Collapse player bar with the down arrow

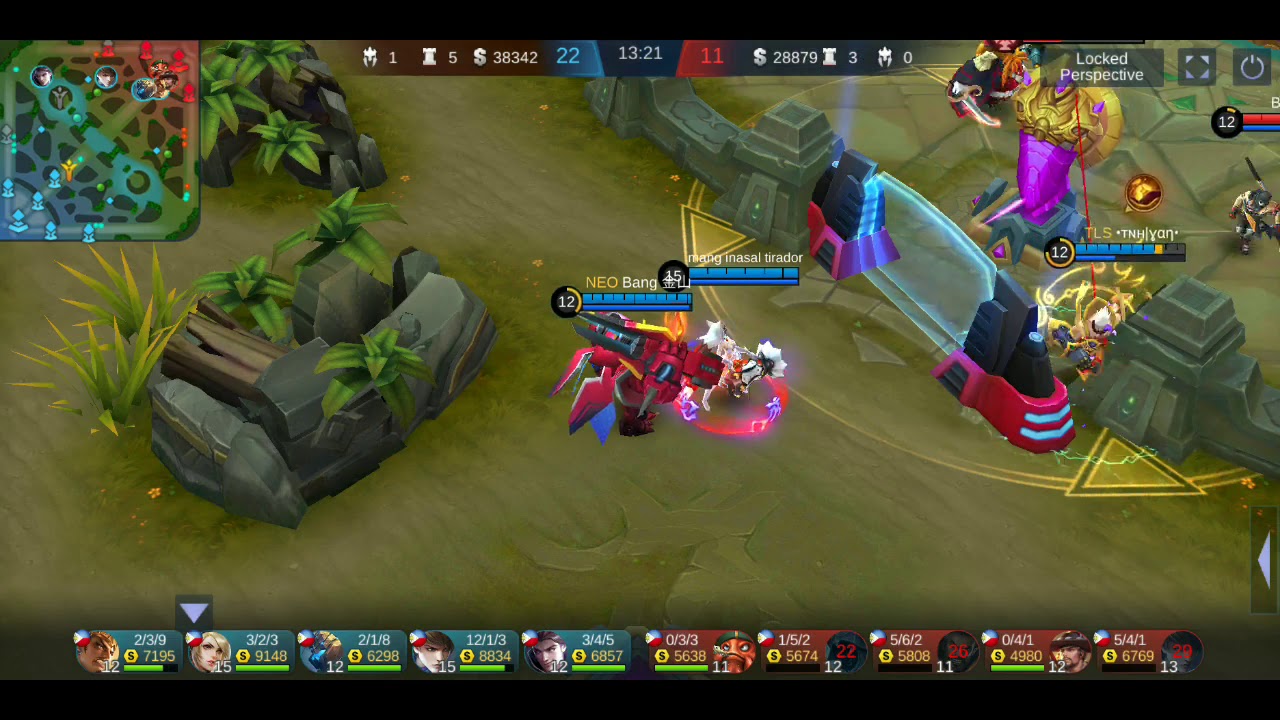[194, 613]
